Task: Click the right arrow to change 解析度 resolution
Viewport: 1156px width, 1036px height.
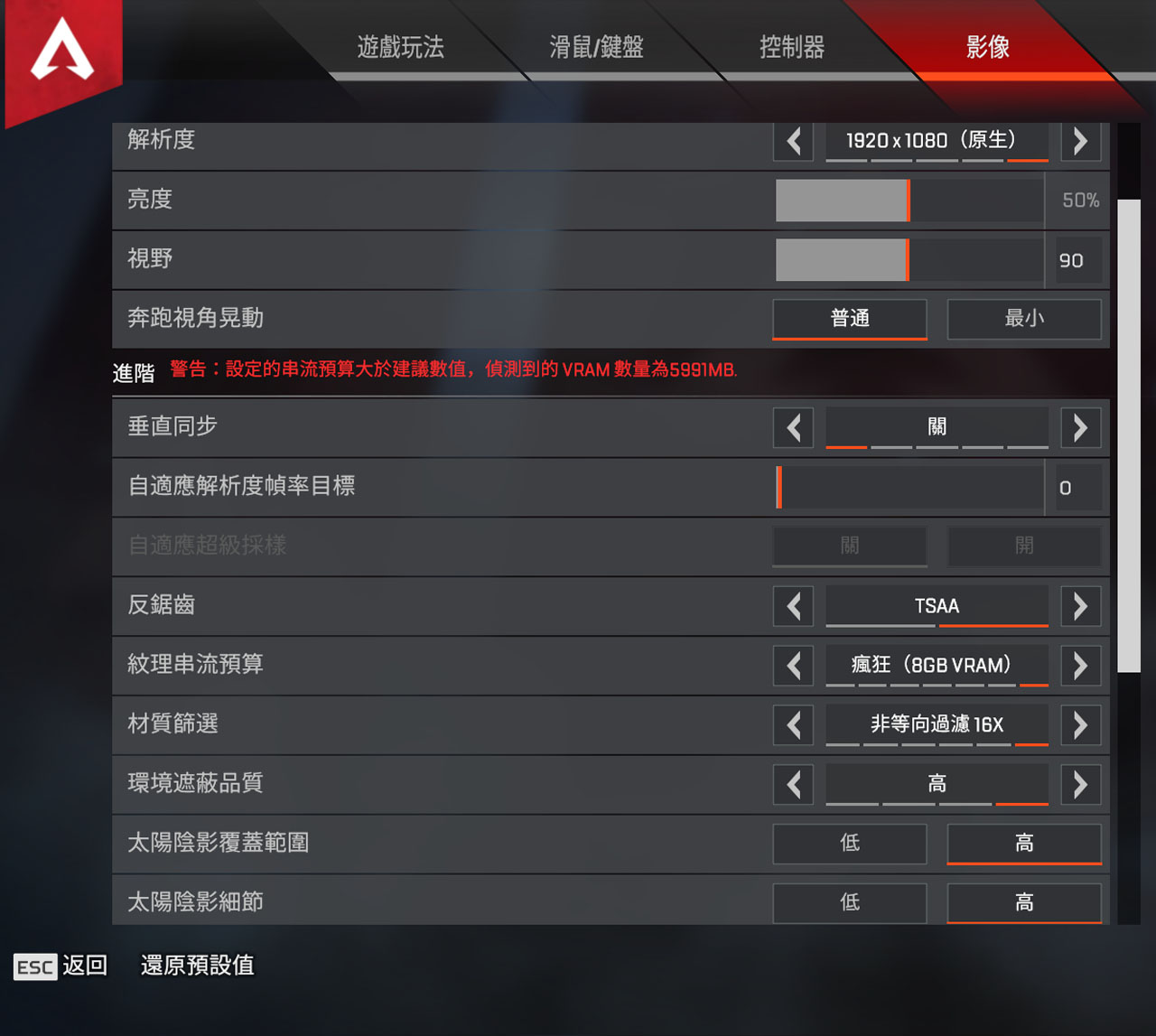Action: [1080, 141]
